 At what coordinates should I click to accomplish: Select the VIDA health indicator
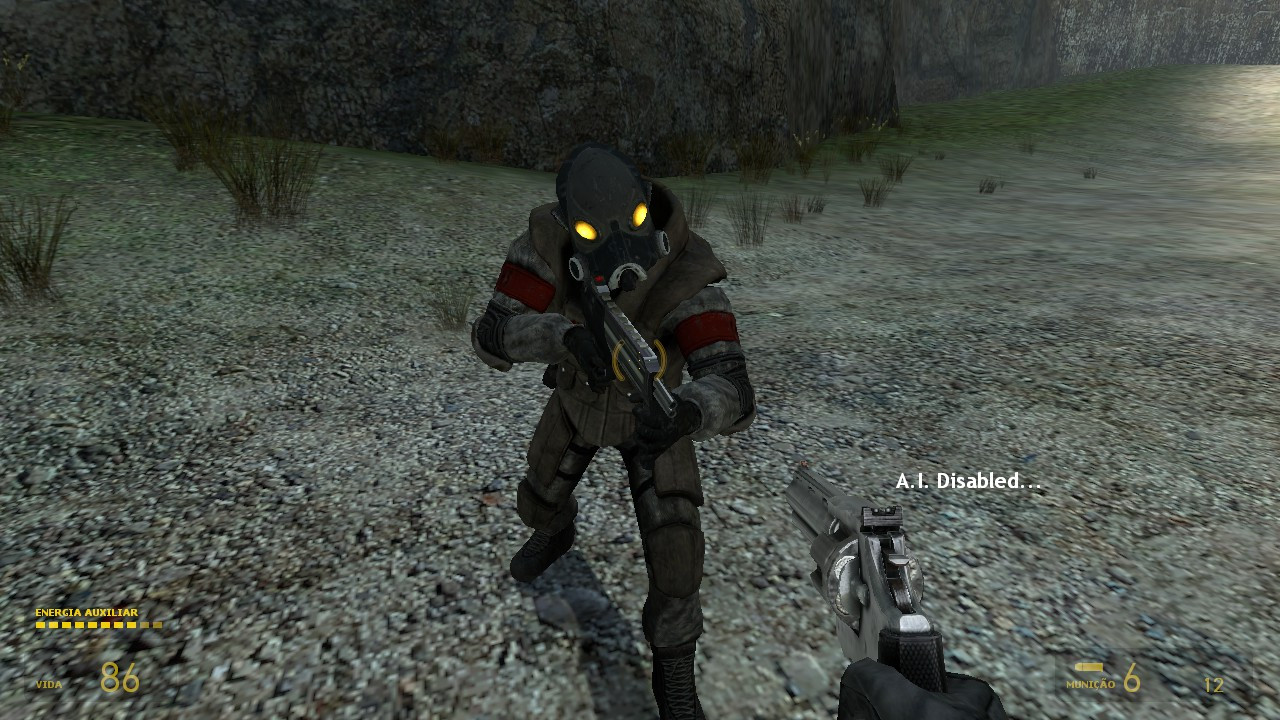[x=48, y=685]
